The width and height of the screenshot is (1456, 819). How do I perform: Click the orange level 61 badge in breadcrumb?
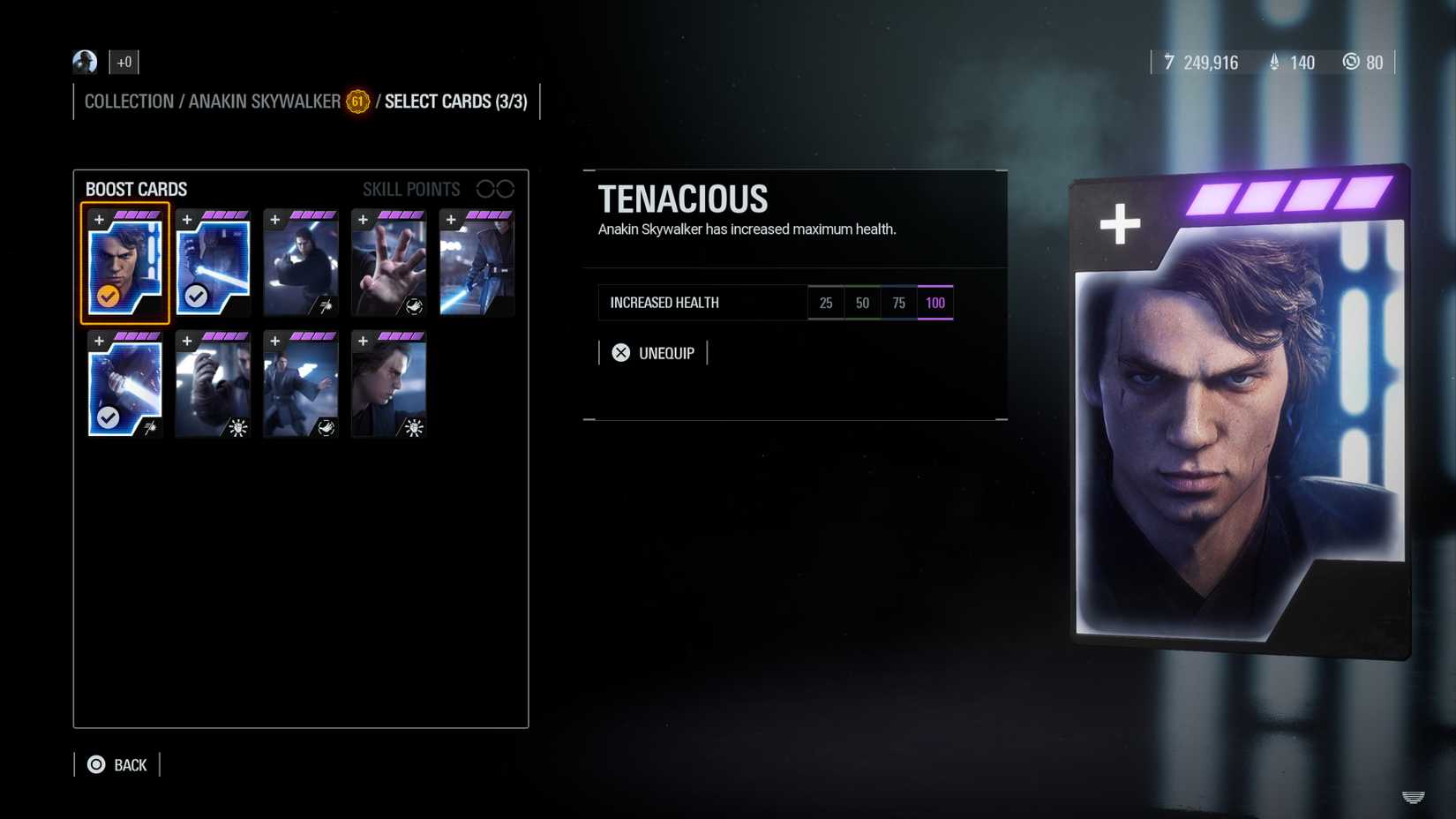click(x=357, y=102)
